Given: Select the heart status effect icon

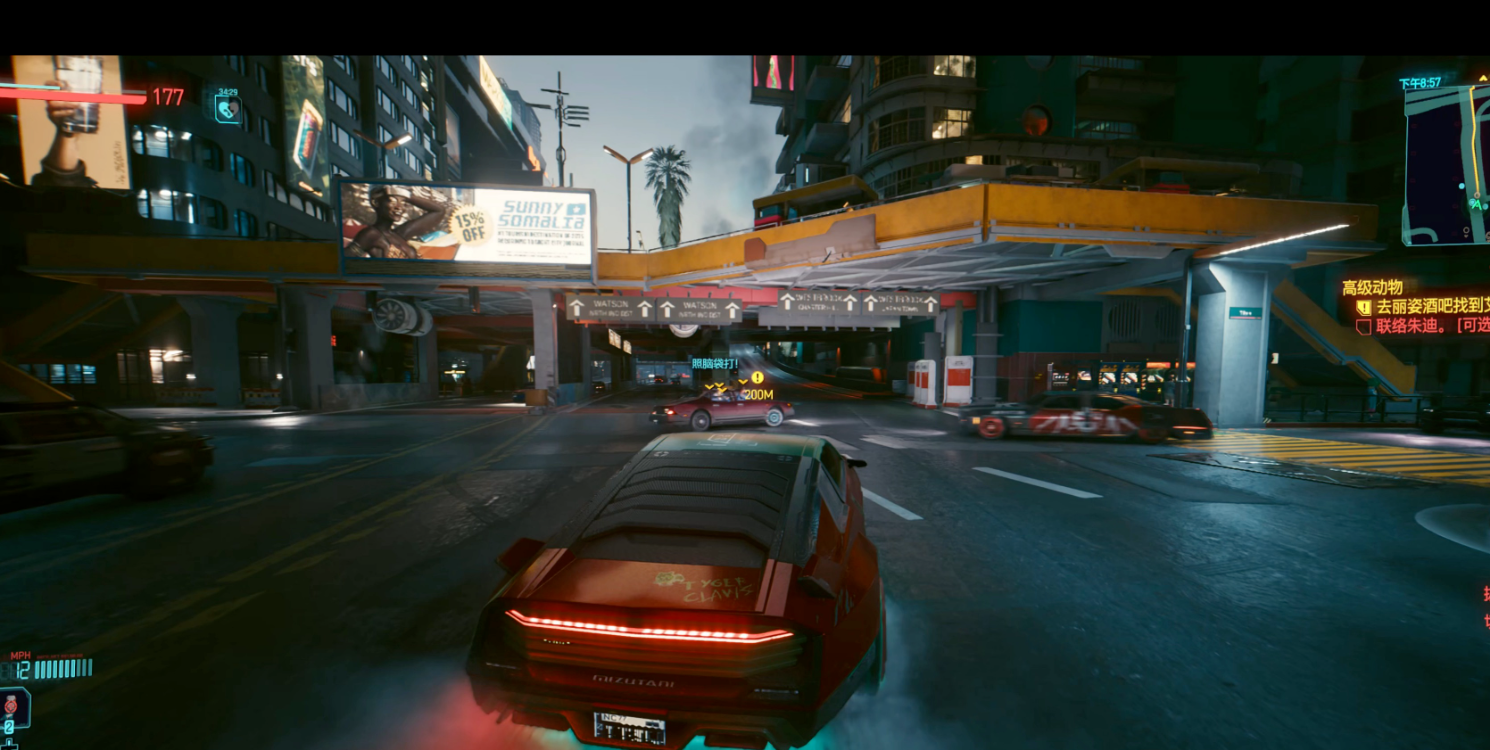Looking at the screenshot, I should (227, 107).
